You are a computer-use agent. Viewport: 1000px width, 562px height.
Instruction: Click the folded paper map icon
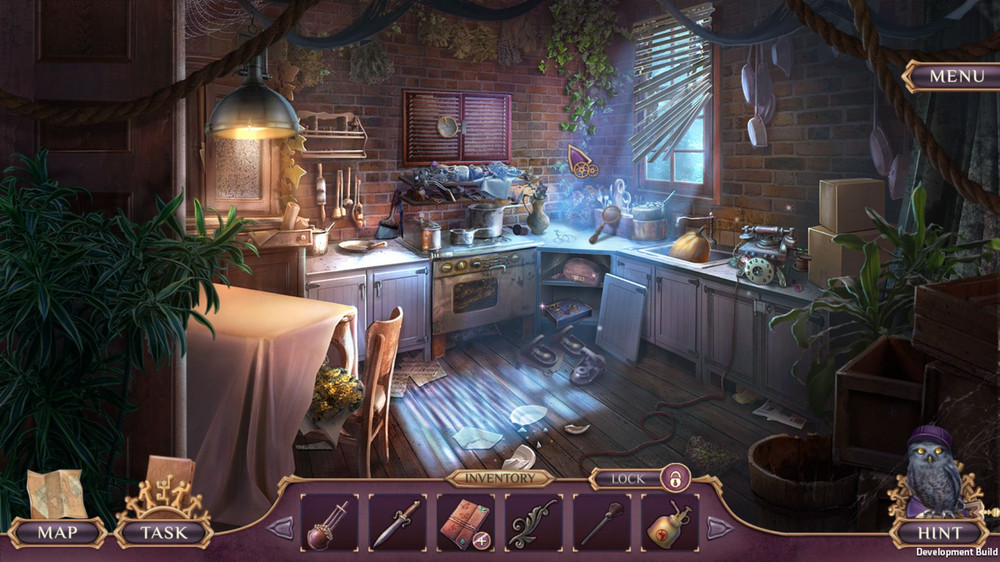click(56, 494)
